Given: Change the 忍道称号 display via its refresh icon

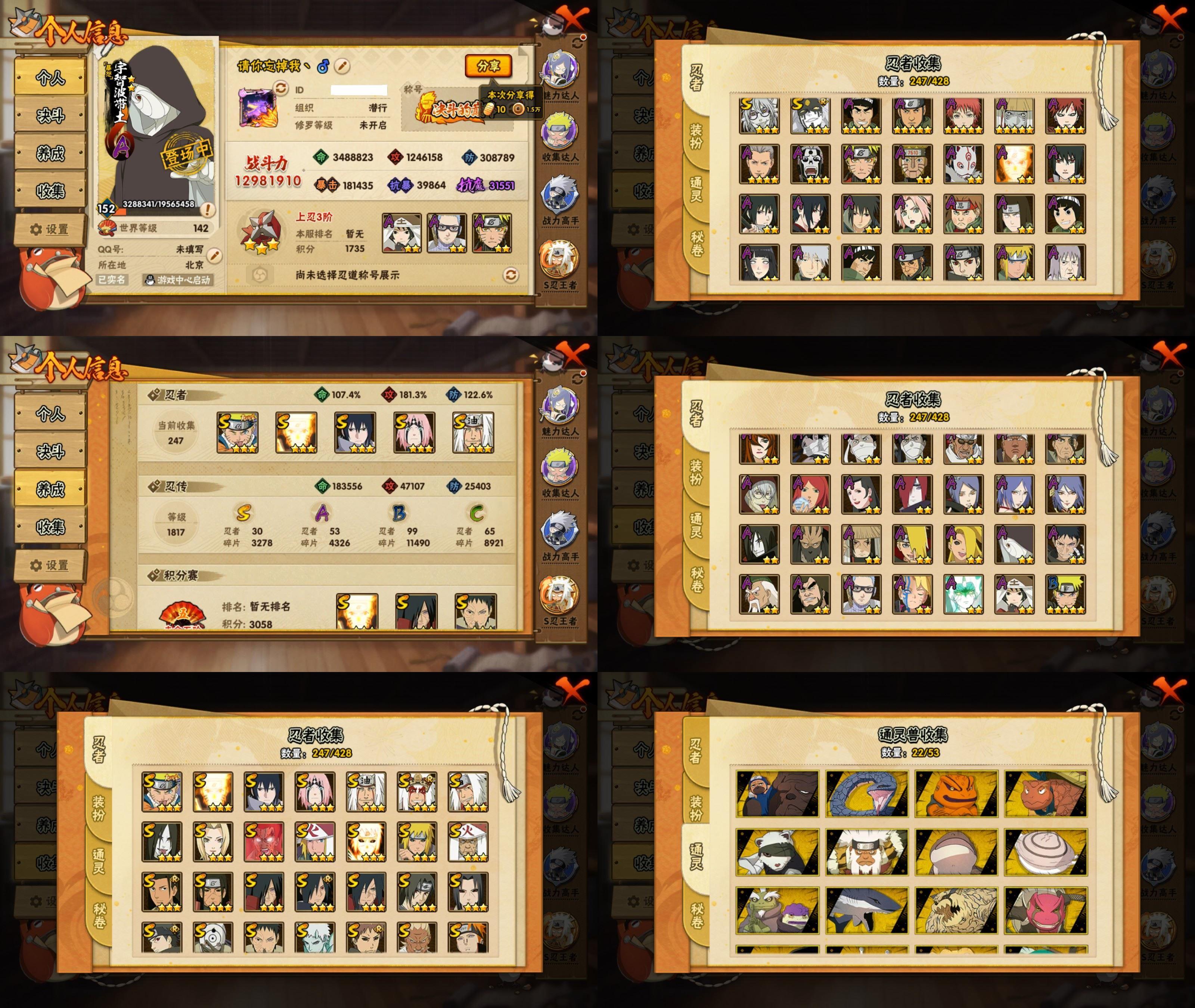Looking at the screenshot, I should click(x=510, y=276).
